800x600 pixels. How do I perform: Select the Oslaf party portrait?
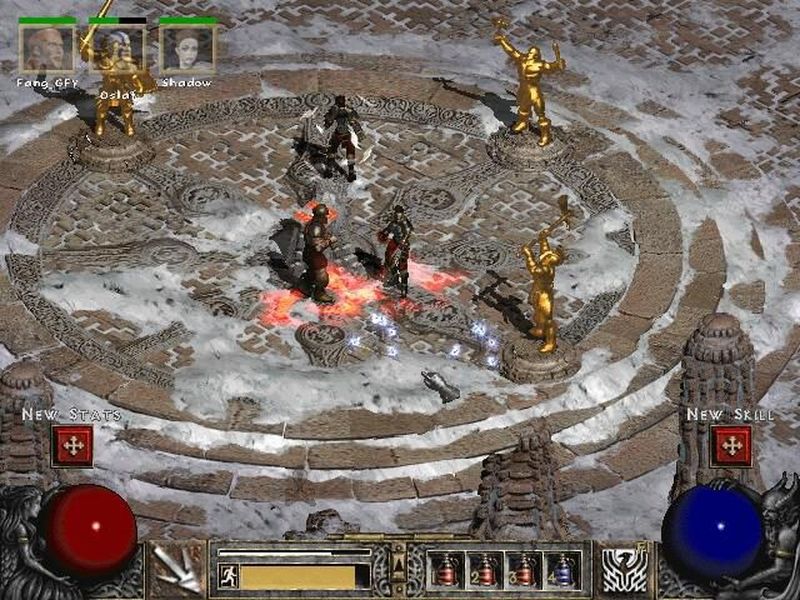[x=118, y=48]
